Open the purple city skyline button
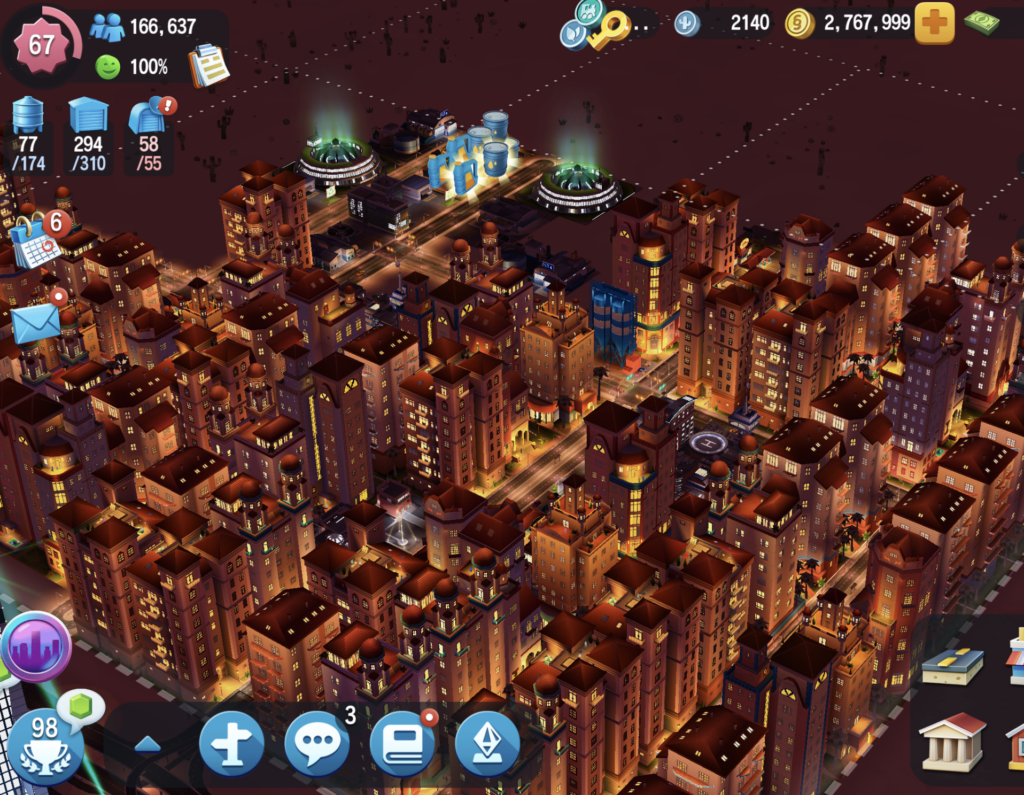This screenshot has width=1024, height=795. (x=36, y=647)
